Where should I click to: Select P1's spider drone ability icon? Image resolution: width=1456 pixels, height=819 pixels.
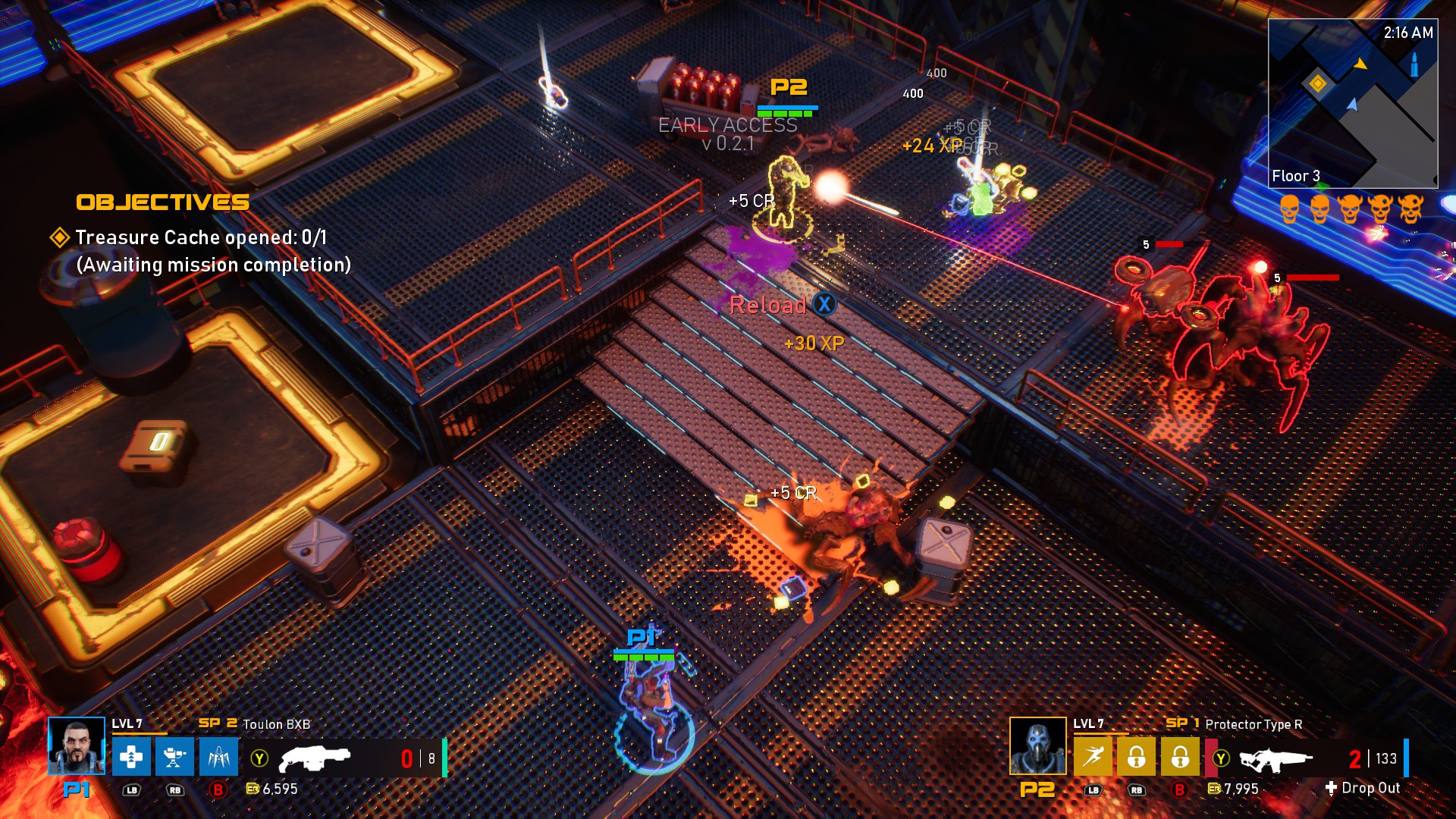click(x=218, y=758)
